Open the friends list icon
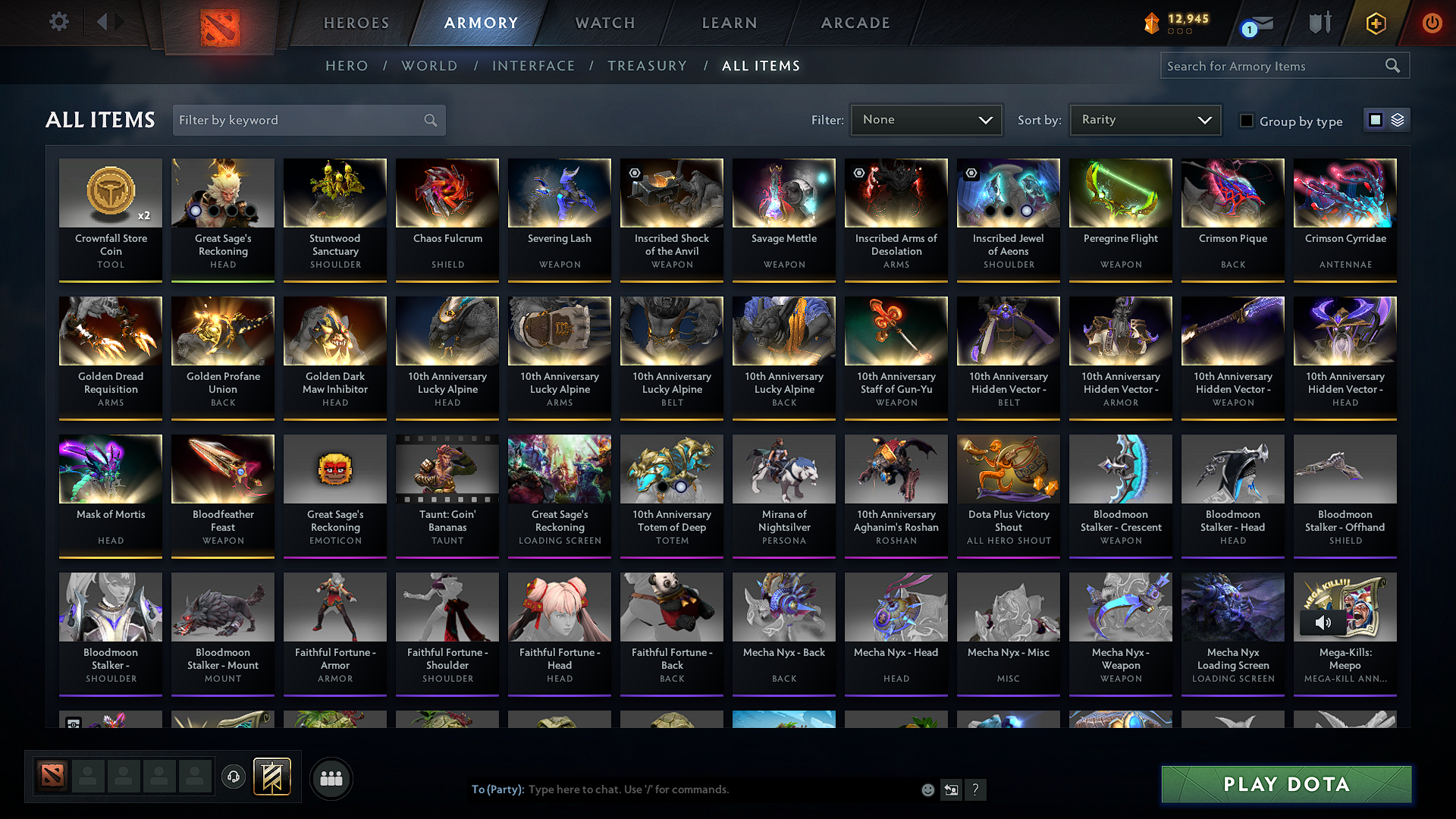 pyautogui.click(x=331, y=778)
